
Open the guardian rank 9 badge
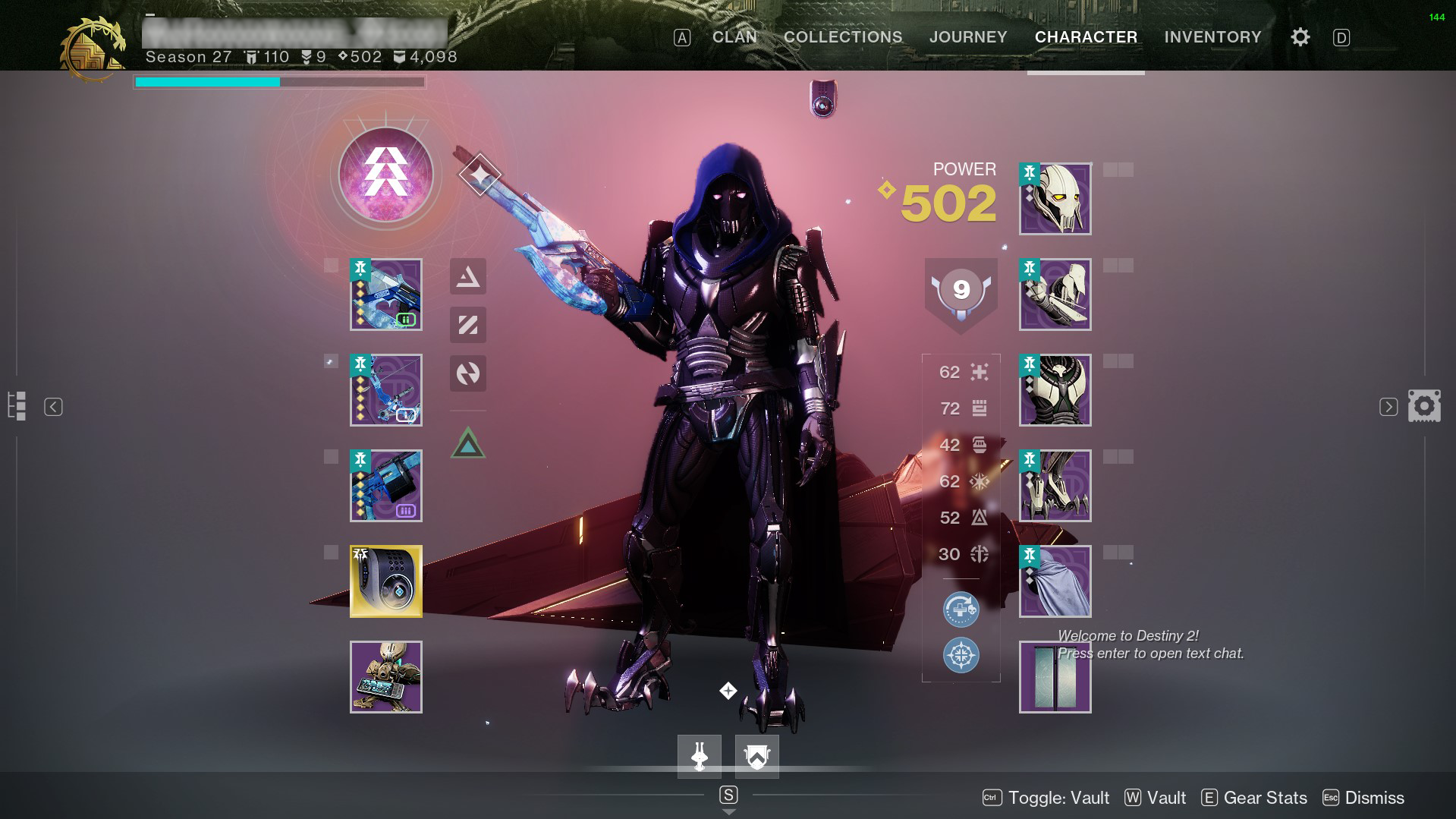[961, 291]
